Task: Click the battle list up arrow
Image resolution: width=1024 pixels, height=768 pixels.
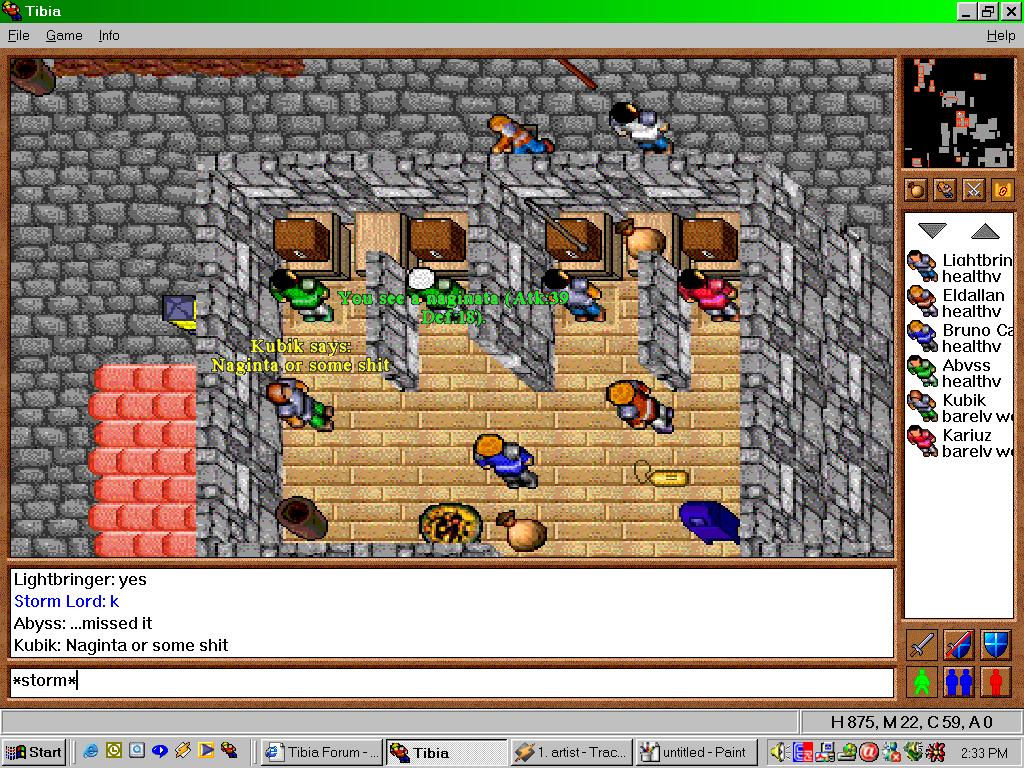Action: [x=985, y=231]
